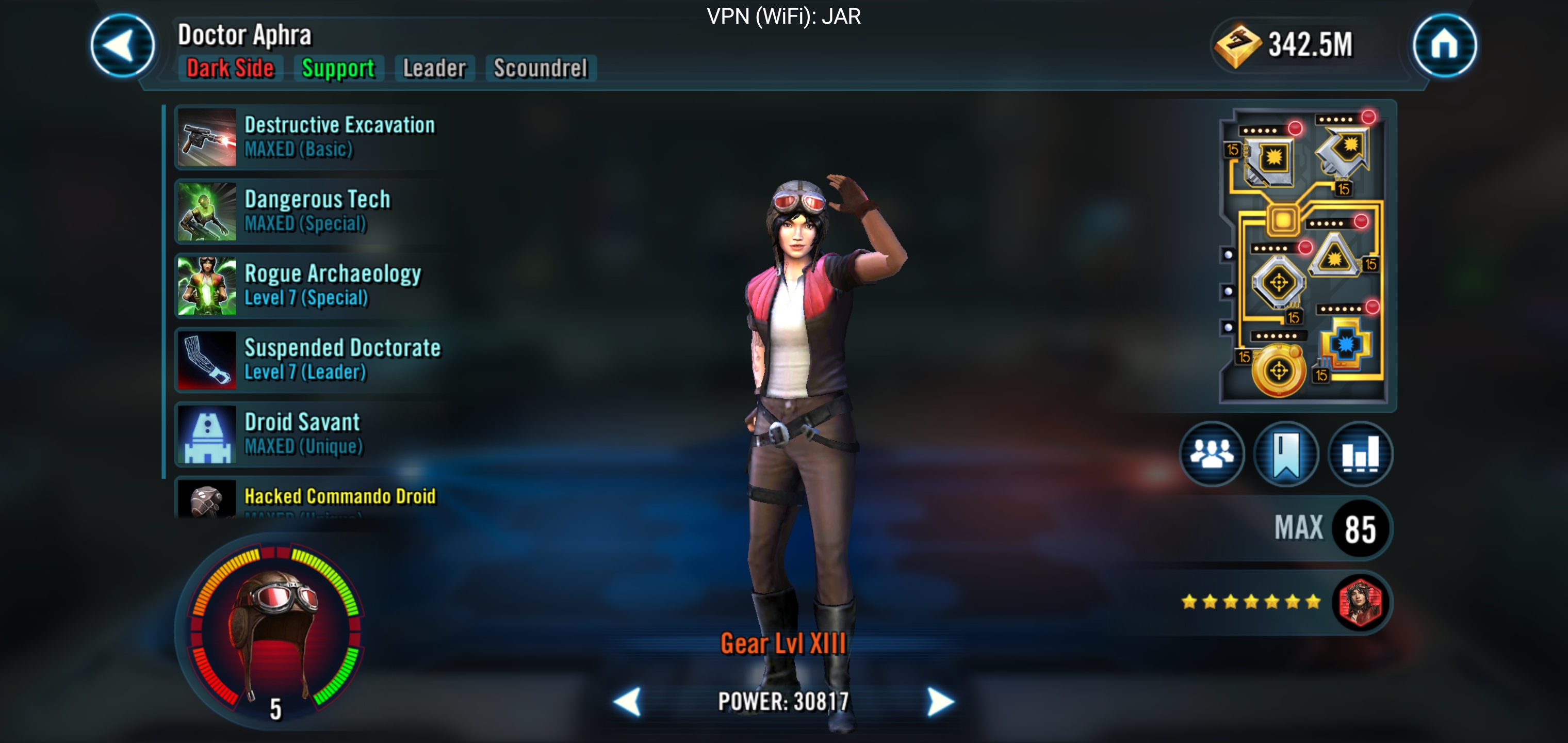Go back with the arrow button
This screenshot has height=743, width=1568.
click(122, 46)
